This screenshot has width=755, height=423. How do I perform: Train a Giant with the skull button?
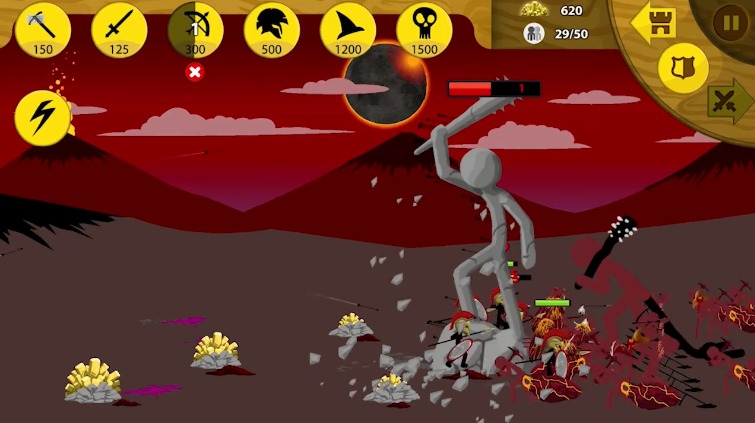(x=424, y=28)
